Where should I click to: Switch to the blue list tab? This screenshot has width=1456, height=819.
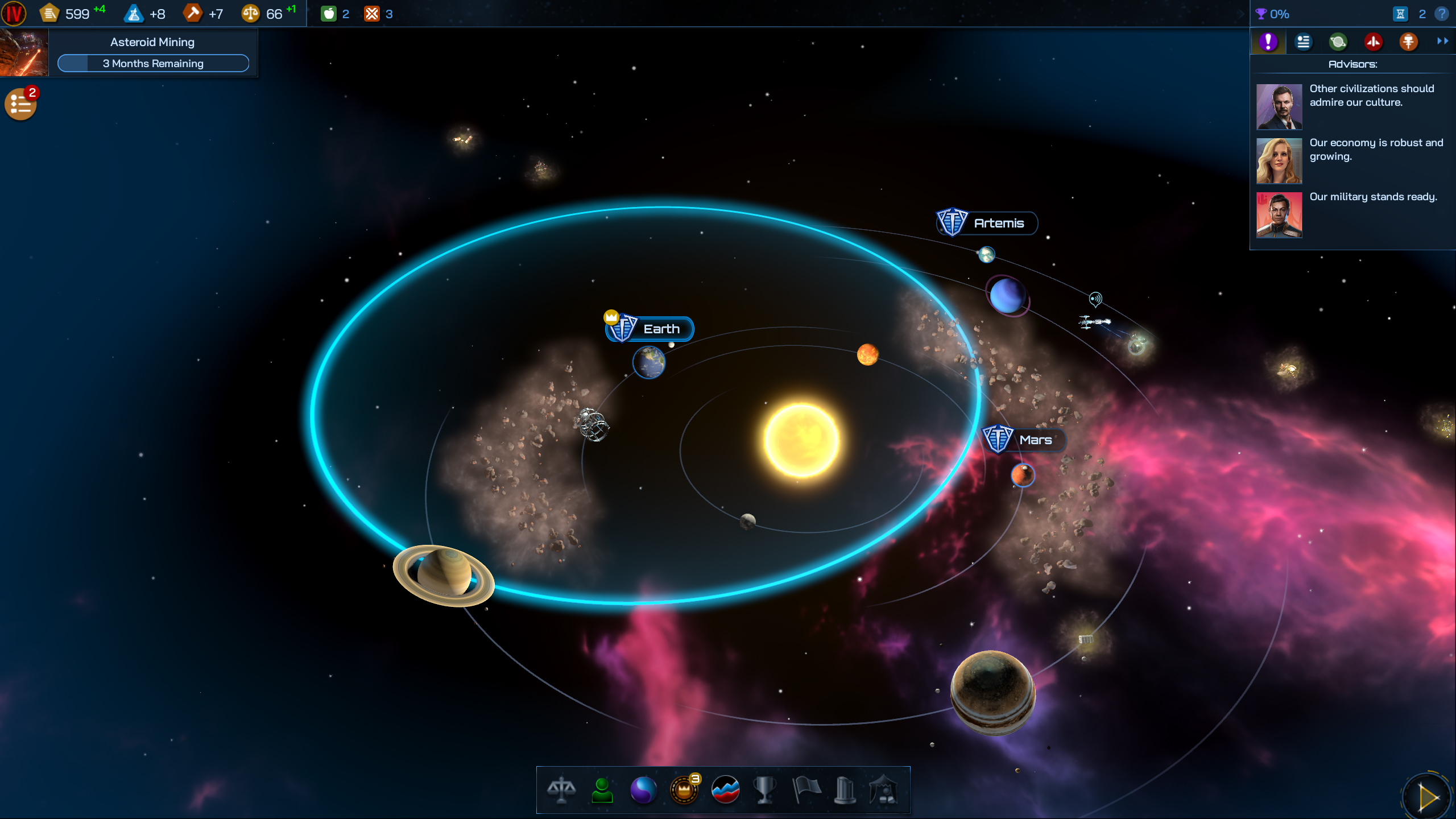[x=1303, y=42]
